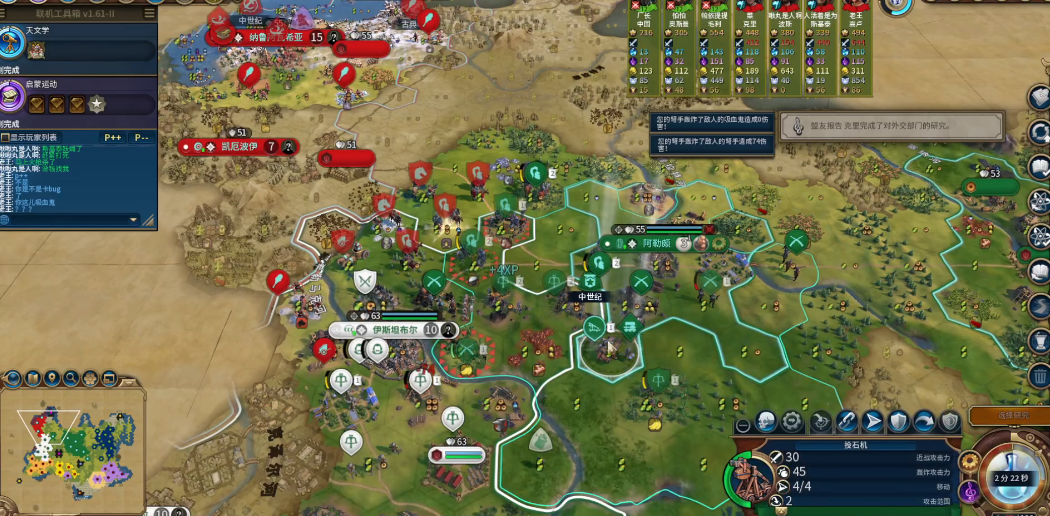Open the 启蒙运动 civic tracker icon
1050x516 pixels.
[x=12, y=97]
